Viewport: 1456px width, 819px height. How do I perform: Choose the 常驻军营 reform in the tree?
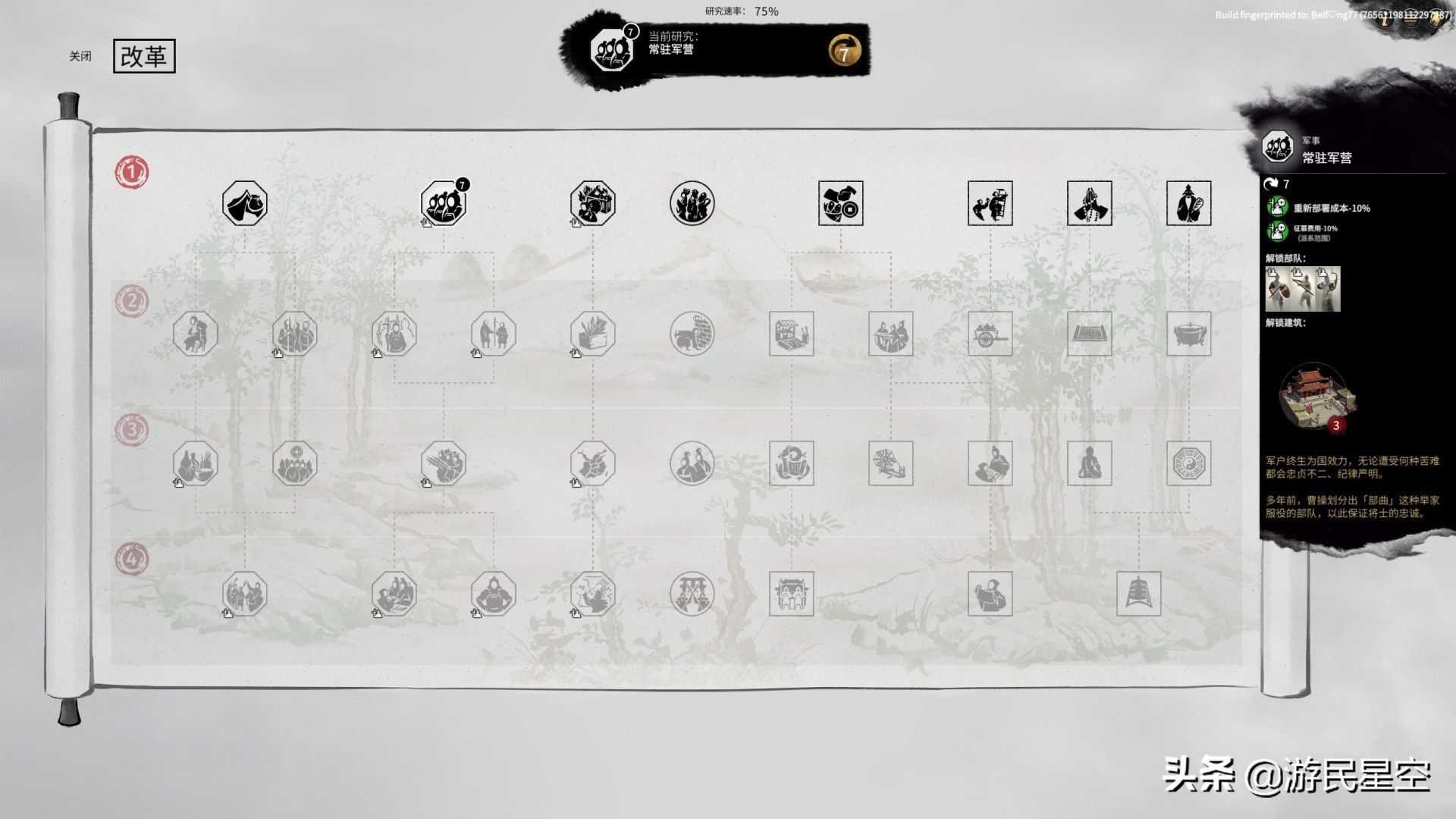[444, 203]
